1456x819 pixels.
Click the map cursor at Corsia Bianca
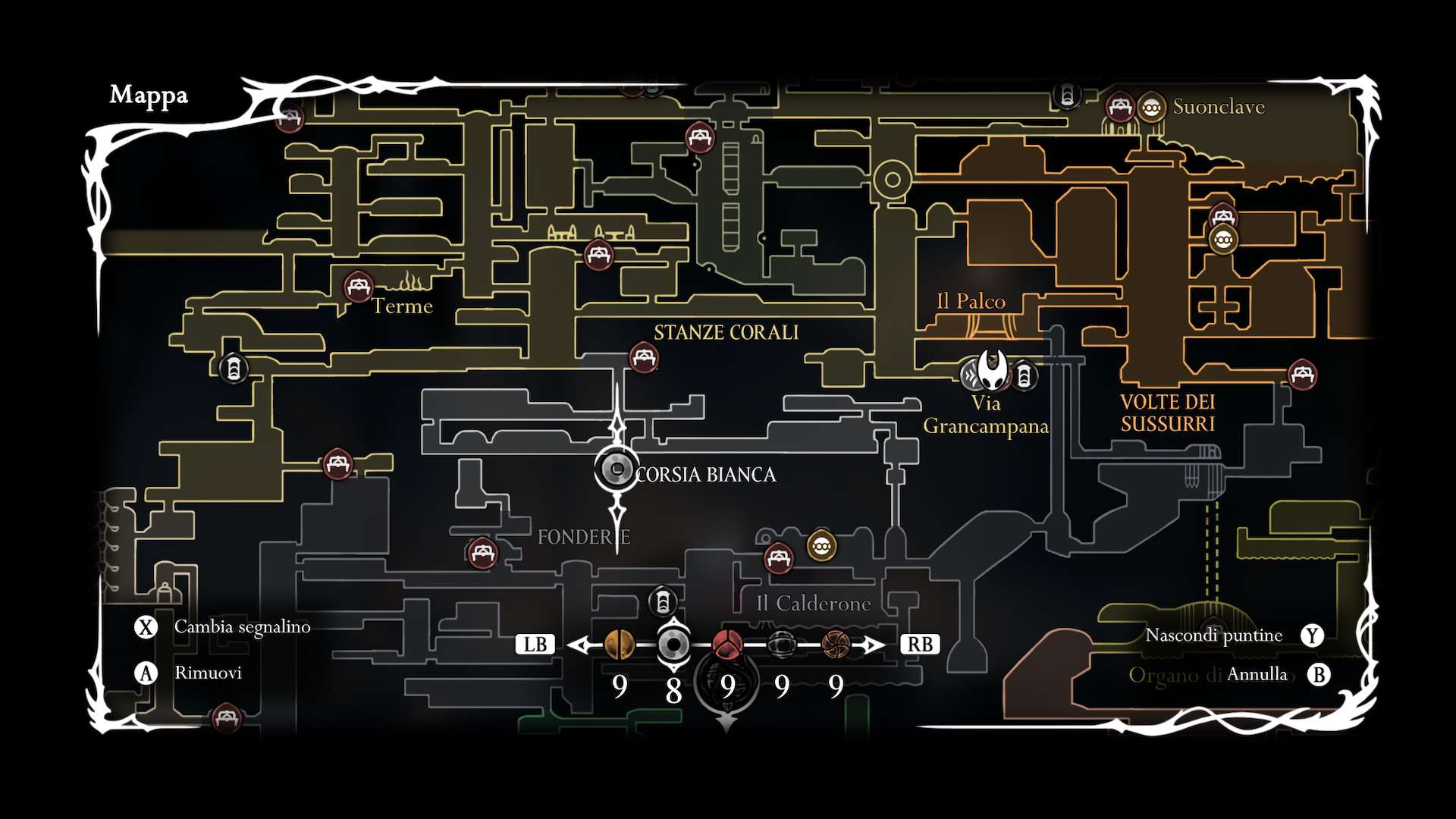pyautogui.click(x=617, y=469)
